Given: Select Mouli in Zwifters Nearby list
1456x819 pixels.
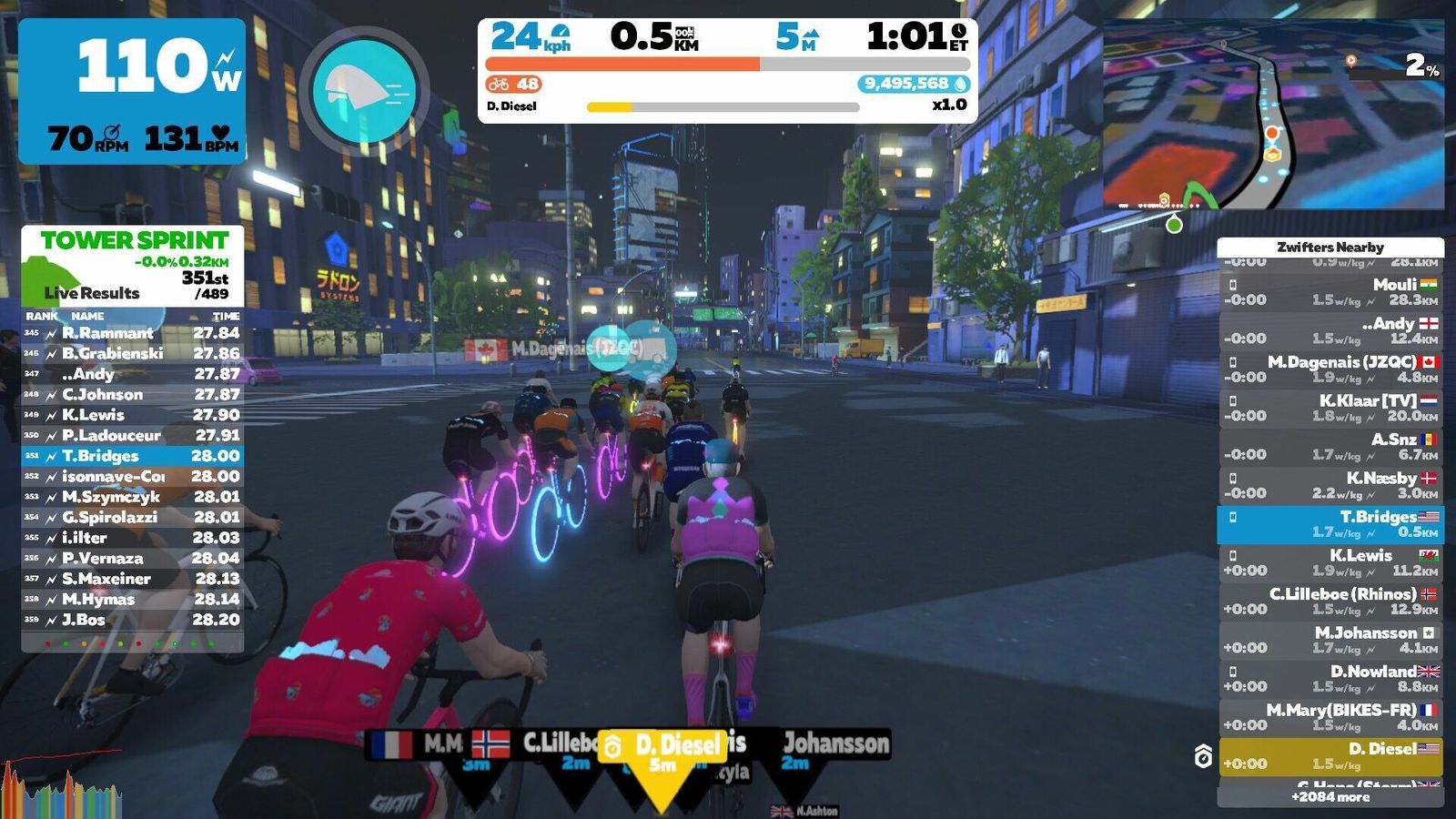Looking at the screenshot, I should pos(1330,292).
